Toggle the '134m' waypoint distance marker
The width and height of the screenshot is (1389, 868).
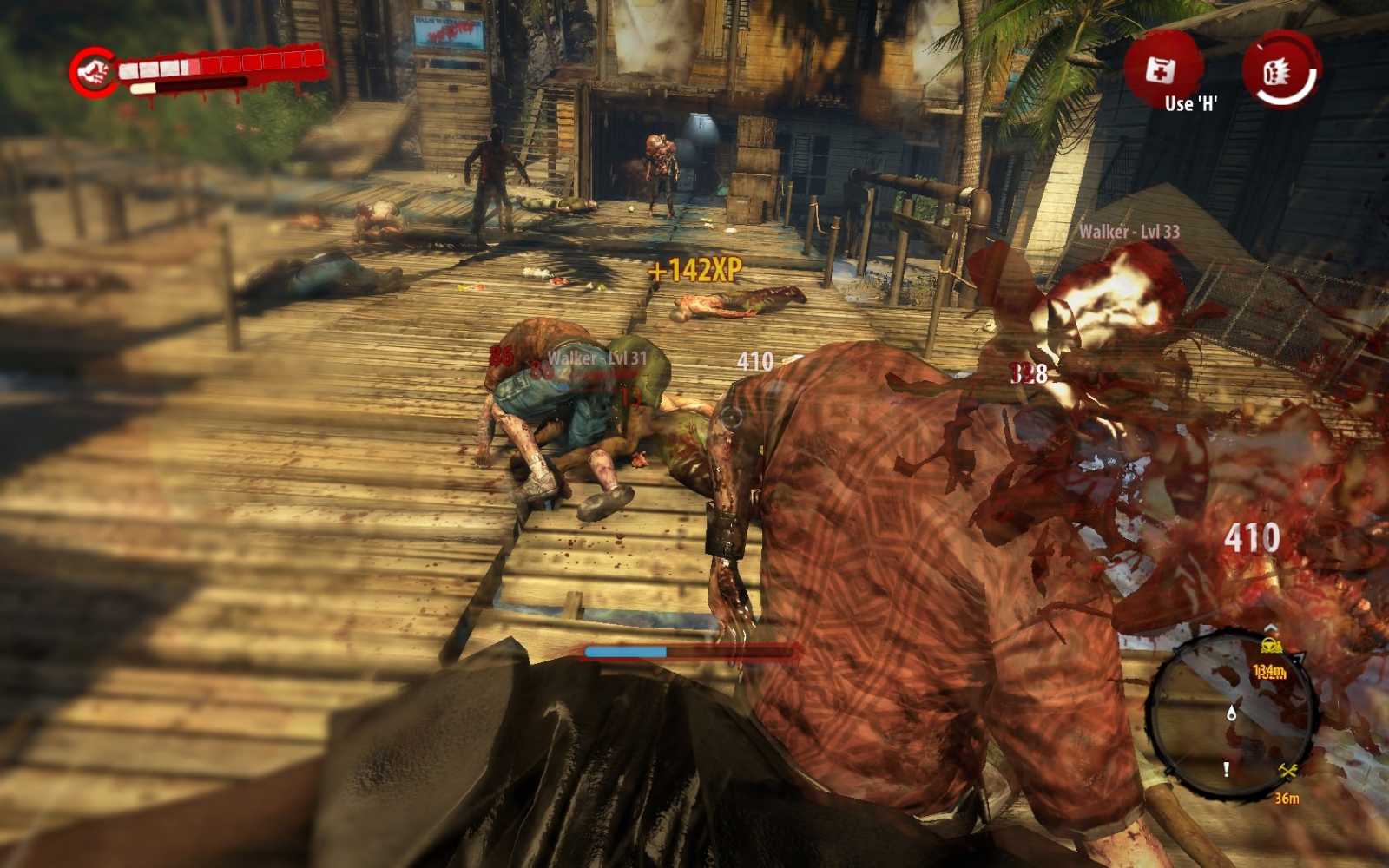pyautogui.click(x=1268, y=671)
